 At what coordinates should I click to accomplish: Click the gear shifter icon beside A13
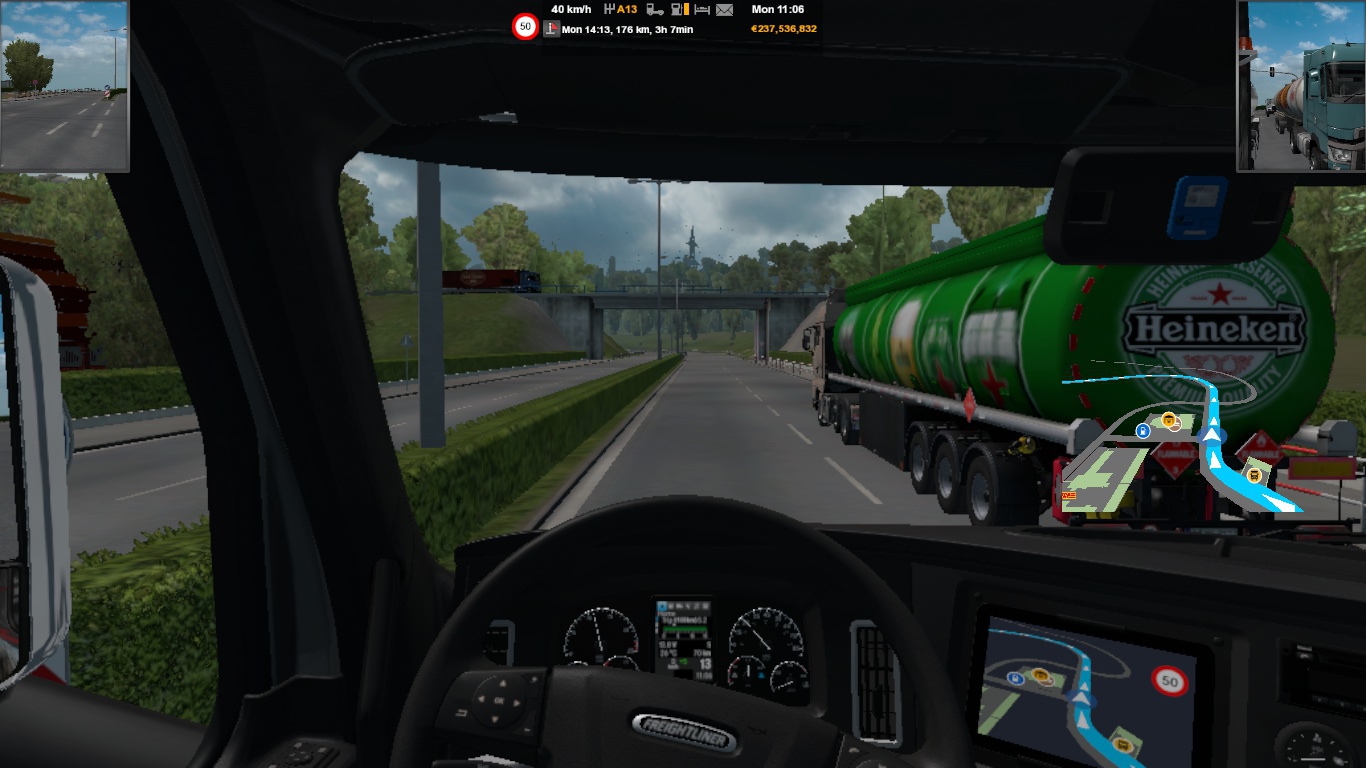(x=609, y=10)
